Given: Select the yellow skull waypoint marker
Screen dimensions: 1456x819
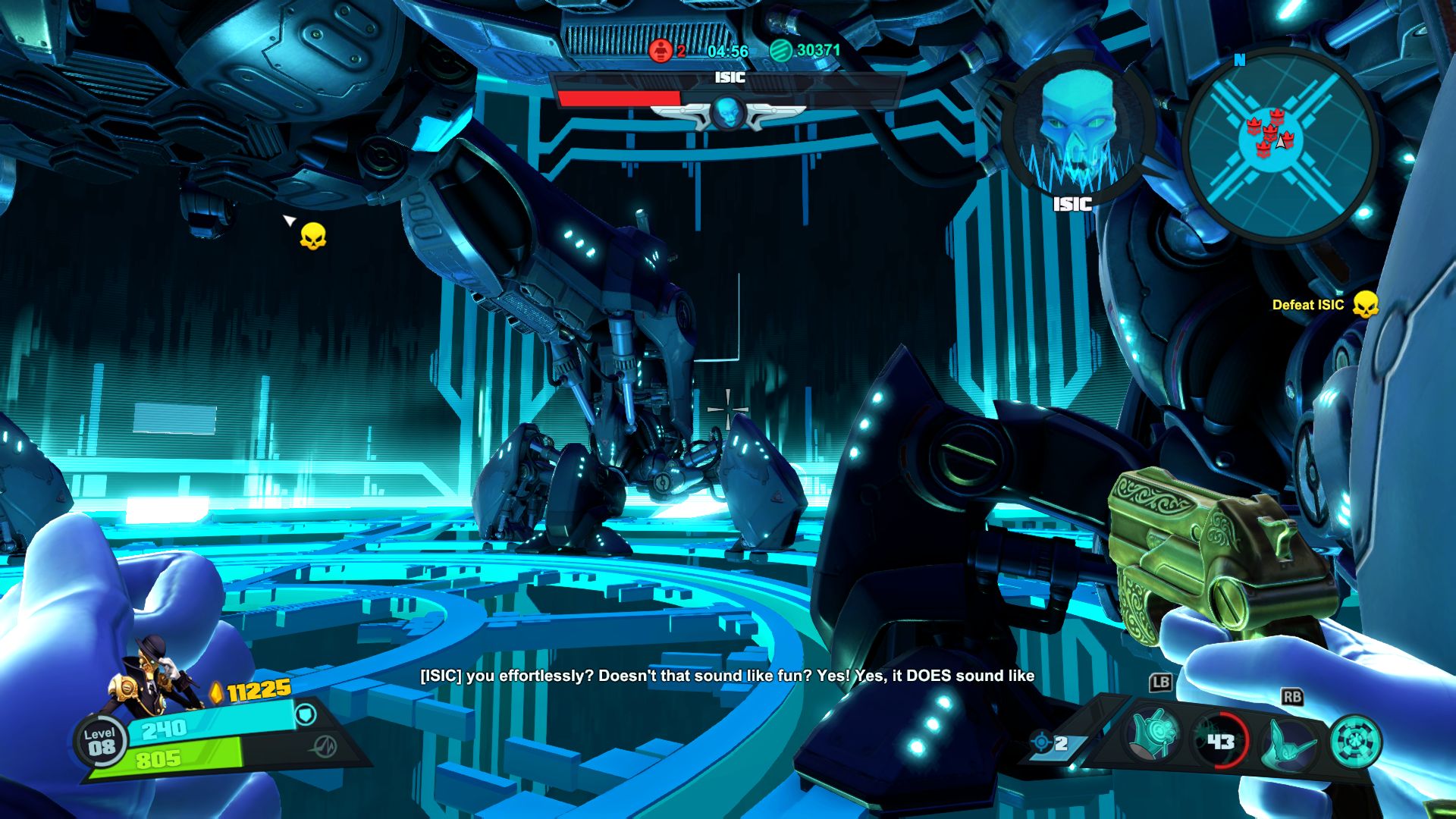Looking at the screenshot, I should 312,237.
